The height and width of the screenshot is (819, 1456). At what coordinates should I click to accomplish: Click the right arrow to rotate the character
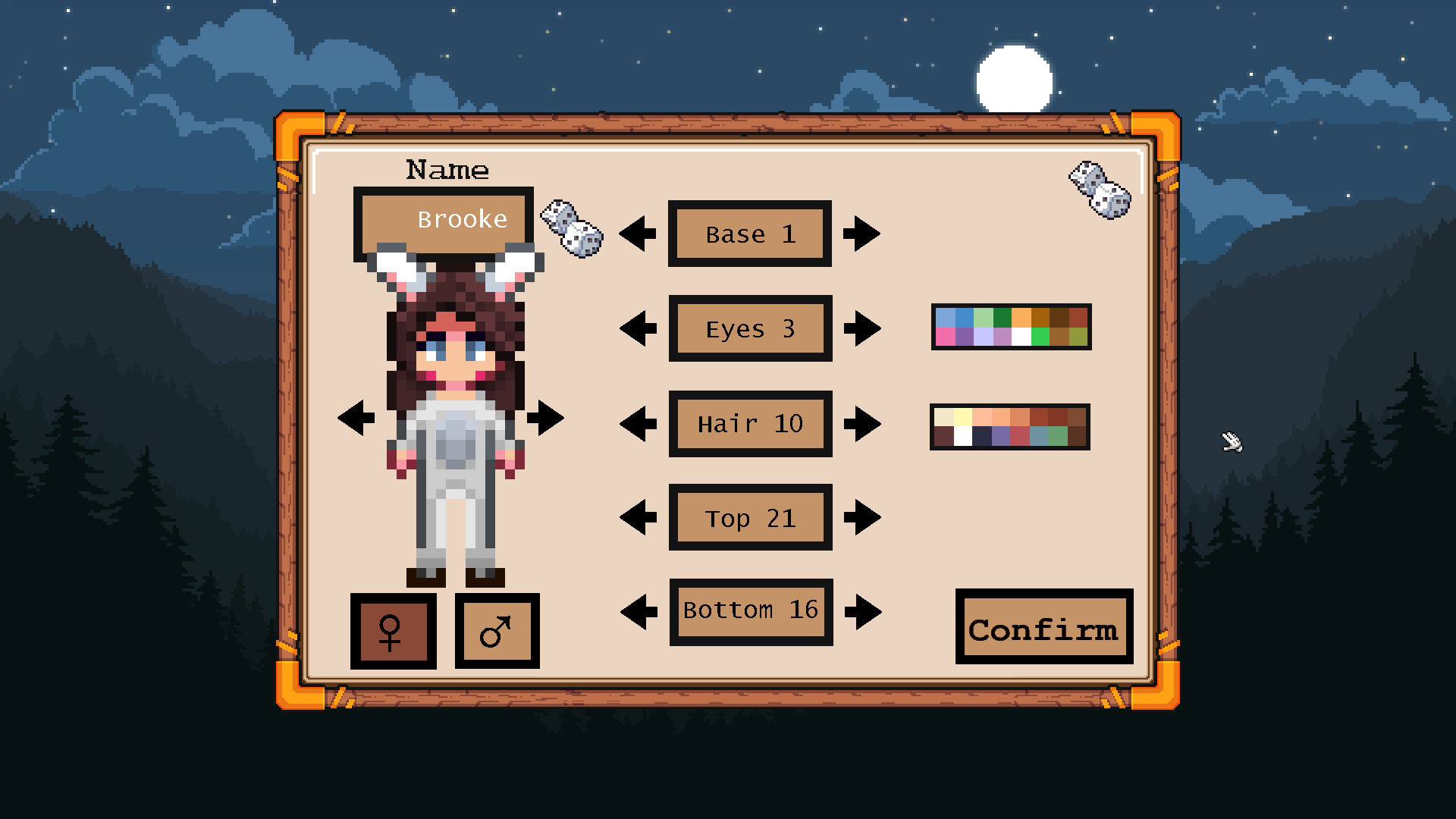point(548,416)
